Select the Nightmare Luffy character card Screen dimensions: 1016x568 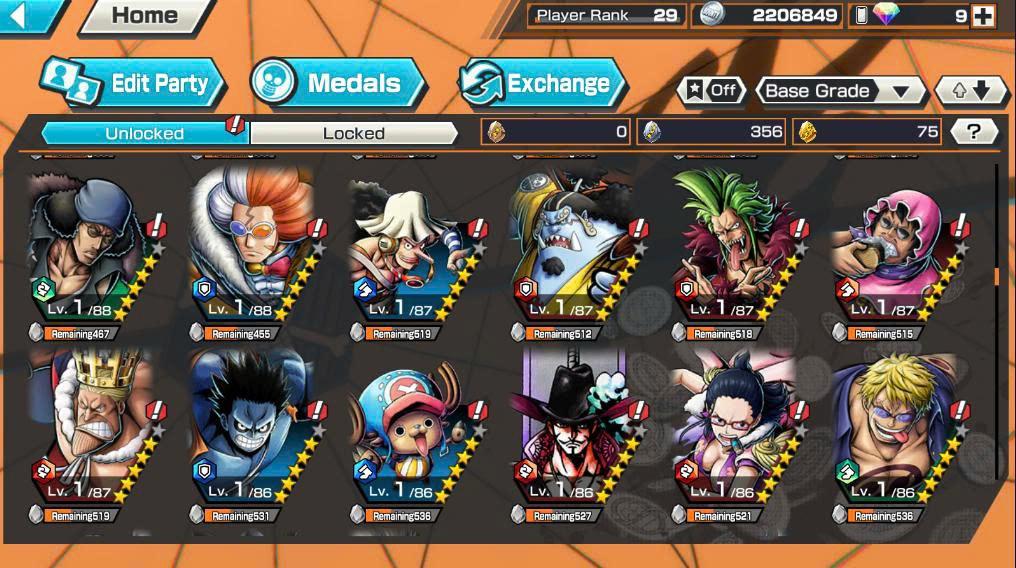pyautogui.click(x=247, y=423)
